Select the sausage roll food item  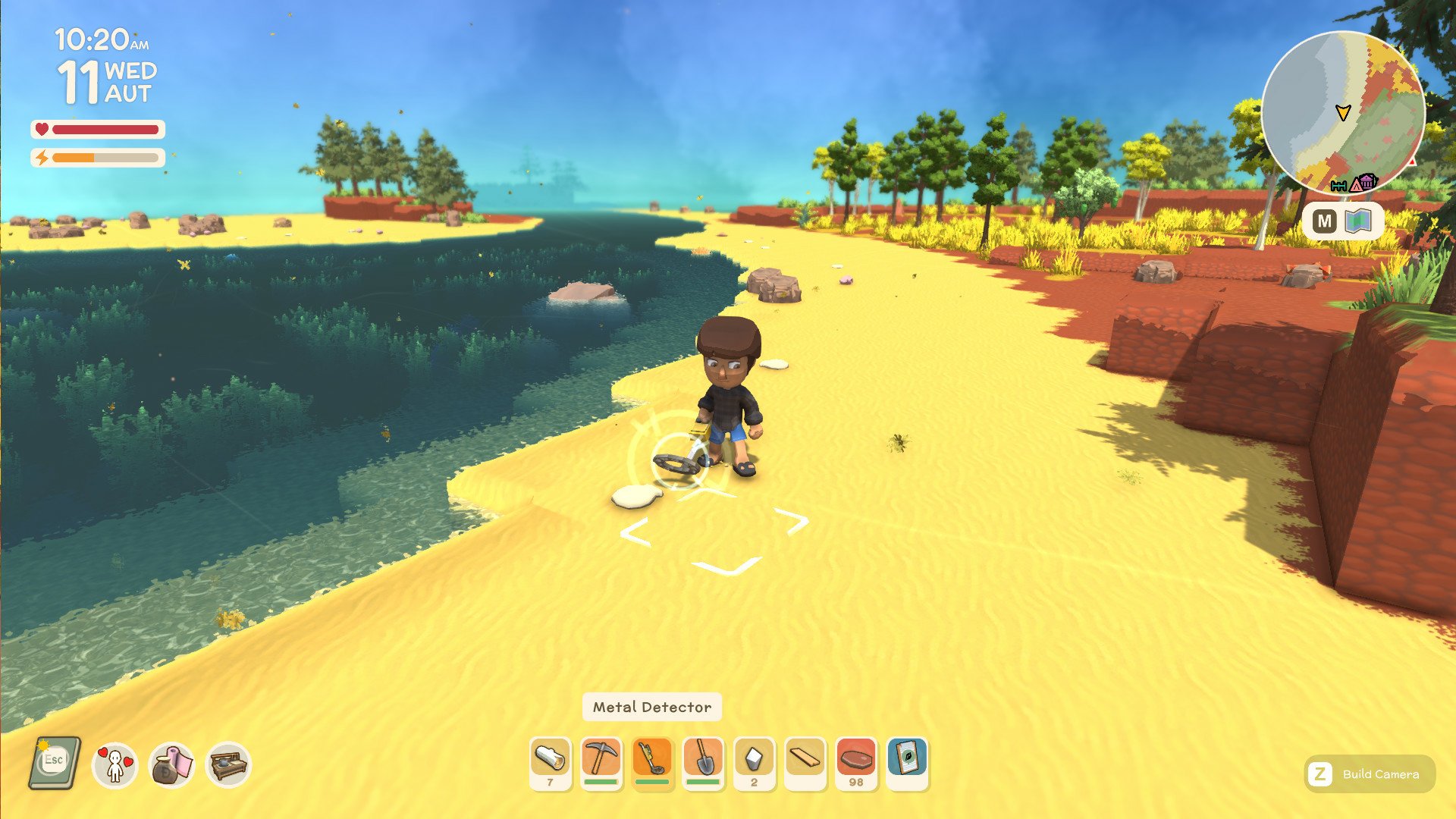click(551, 762)
